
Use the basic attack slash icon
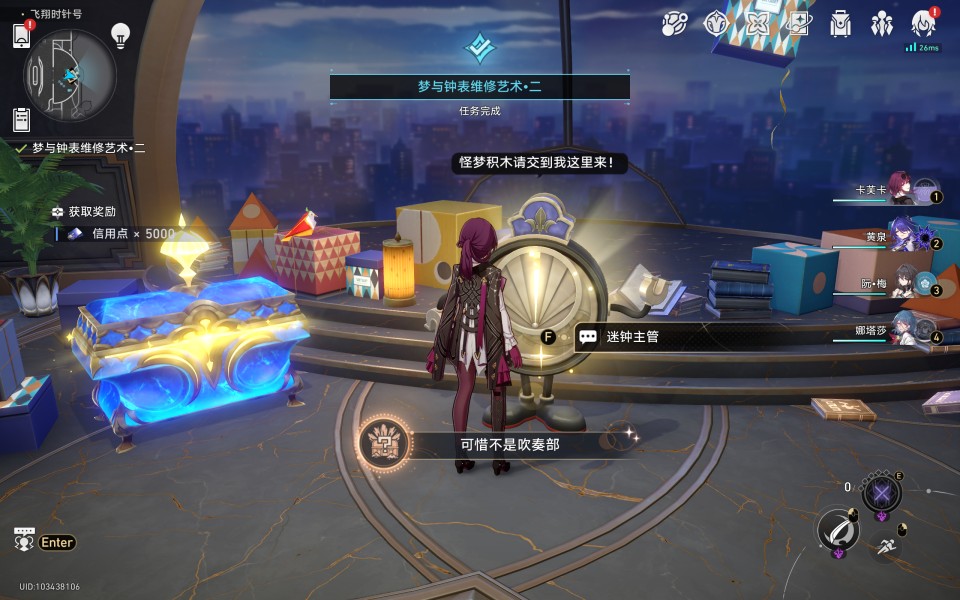(838, 529)
